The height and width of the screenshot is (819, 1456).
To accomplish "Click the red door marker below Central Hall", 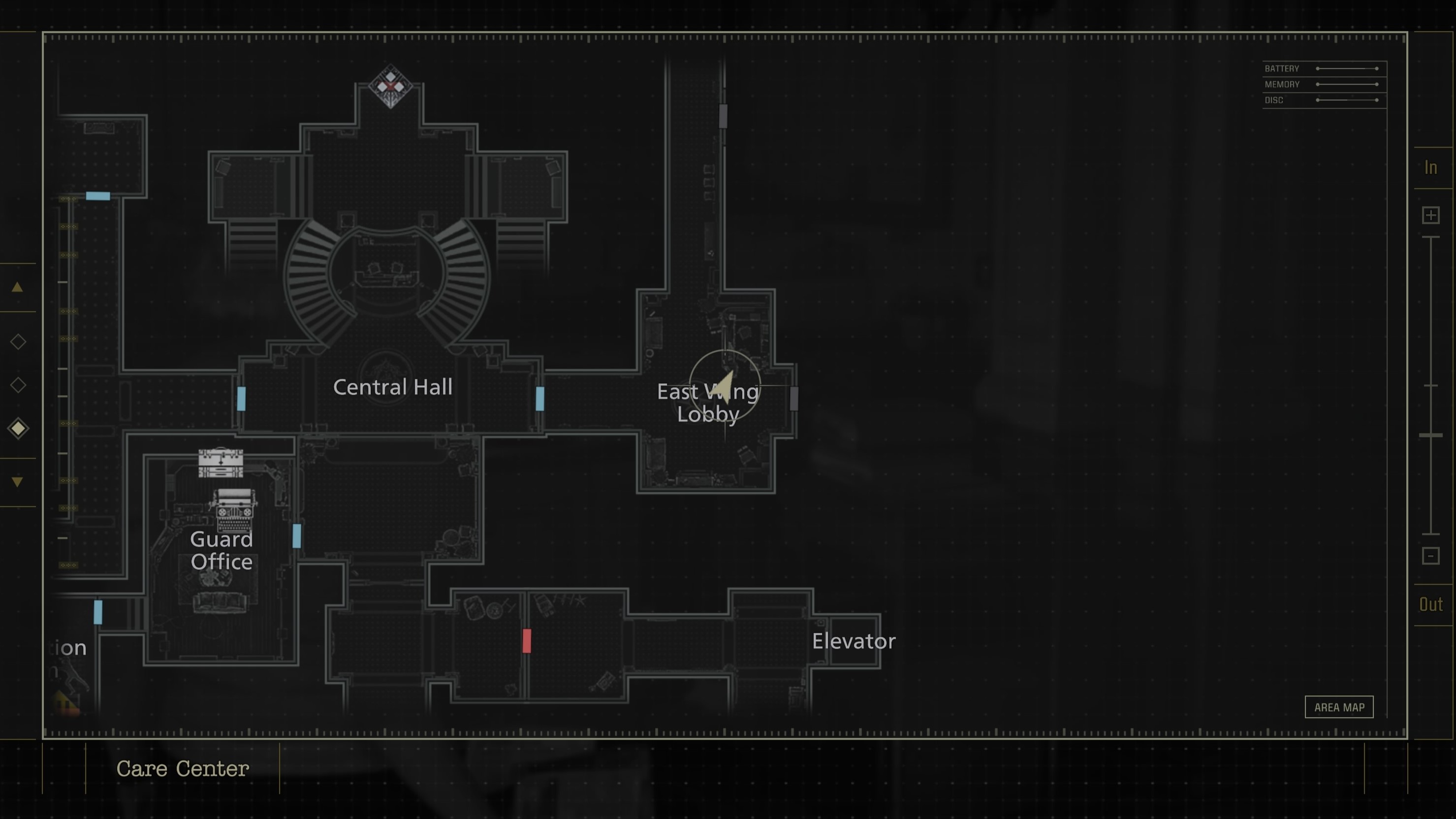I will pos(526,641).
